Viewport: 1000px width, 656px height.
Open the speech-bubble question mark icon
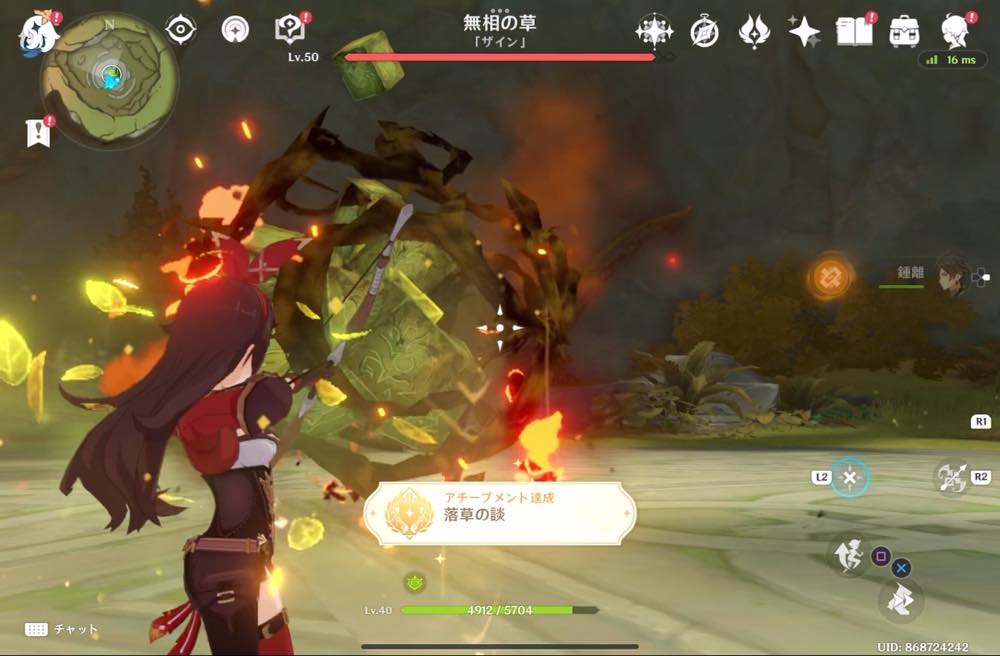coord(289,30)
